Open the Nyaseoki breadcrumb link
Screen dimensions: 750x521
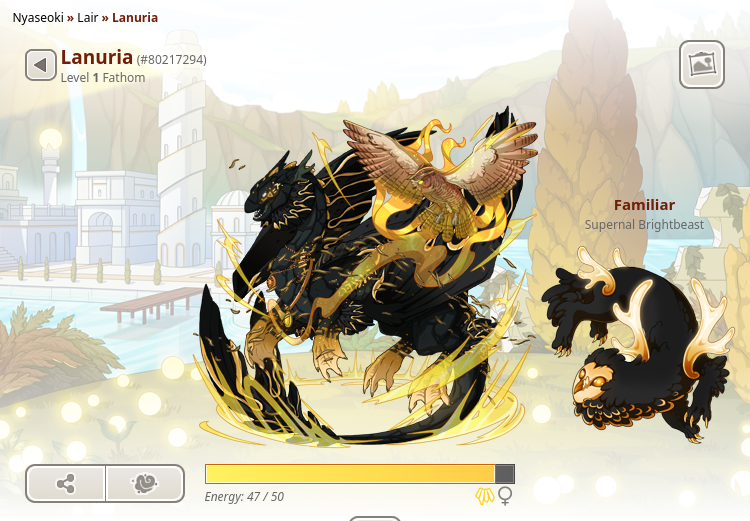click(38, 18)
